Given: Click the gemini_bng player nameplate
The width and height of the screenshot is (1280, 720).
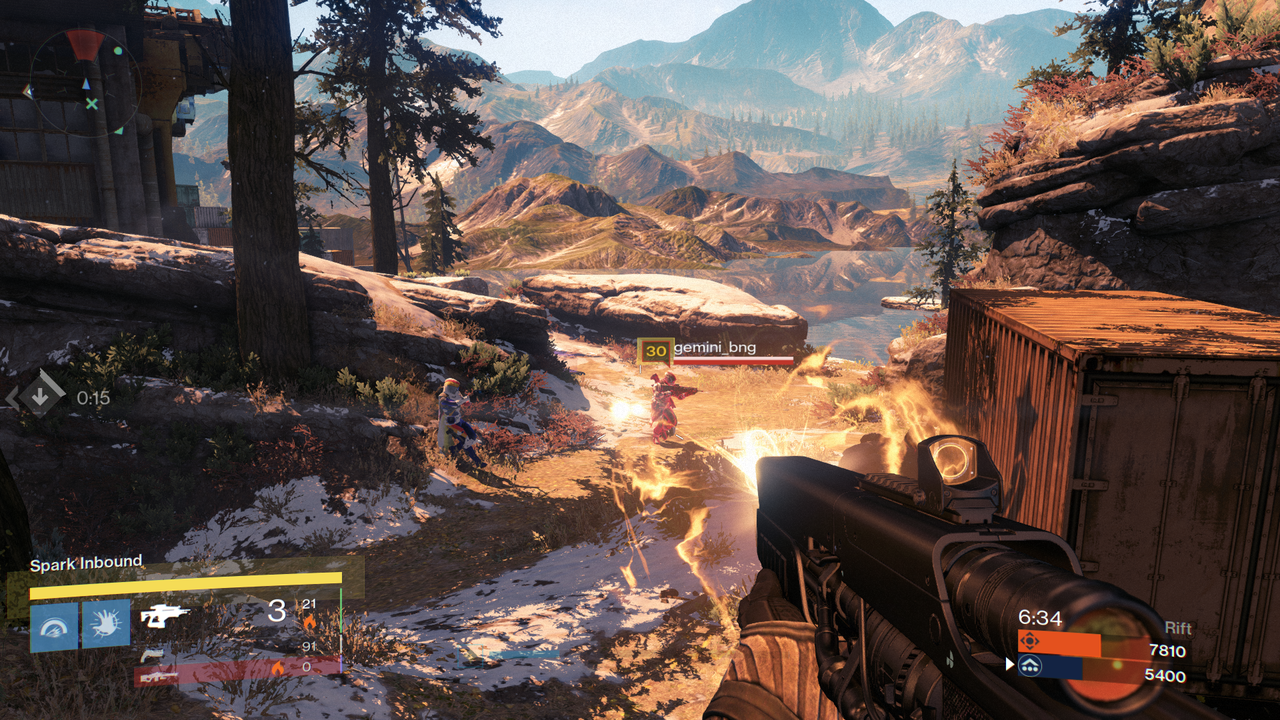Looking at the screenshot, I should pyautogui.click(x=714, y=349).
